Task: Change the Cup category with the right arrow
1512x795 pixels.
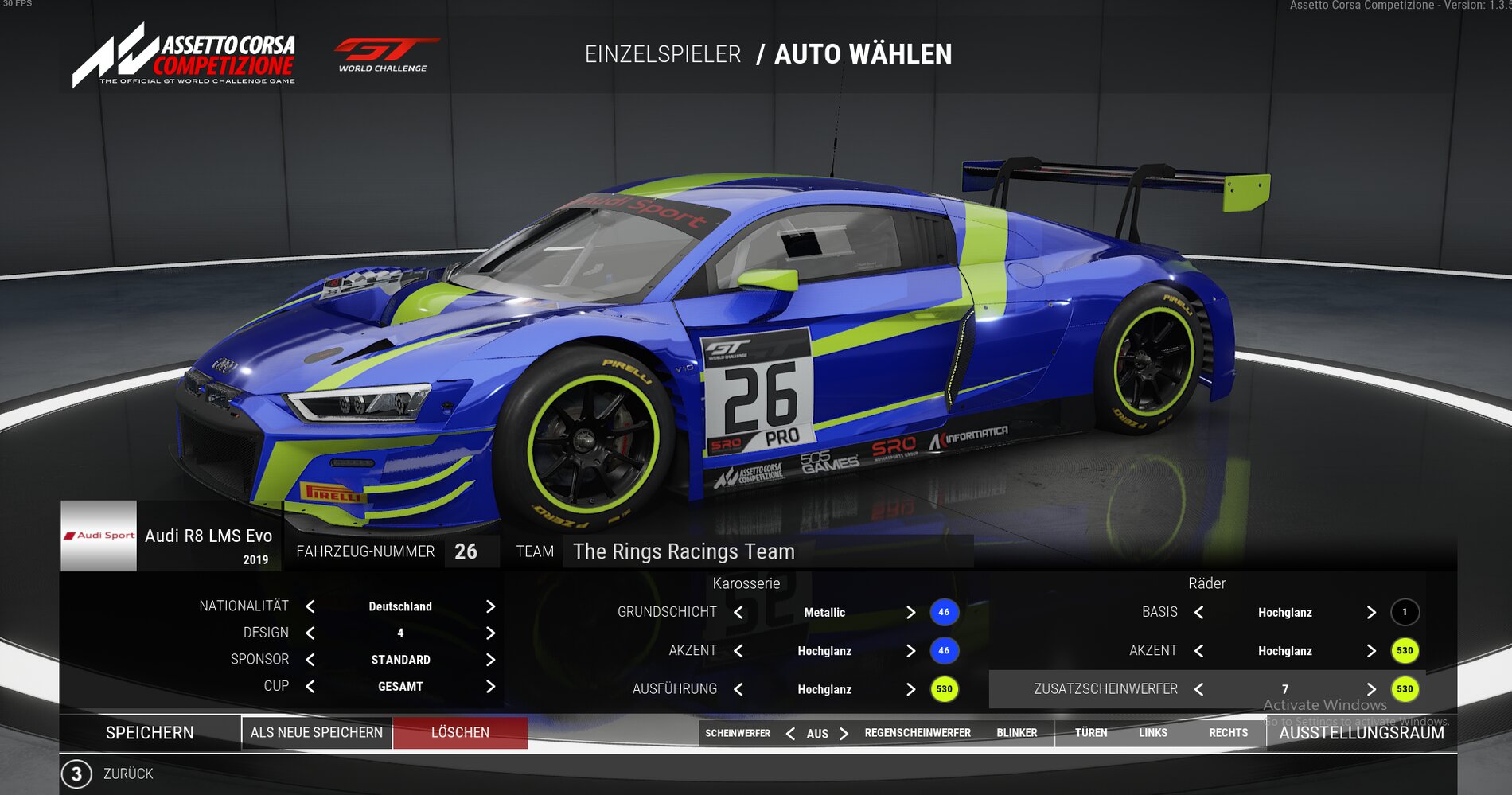Action: [490, 686]
